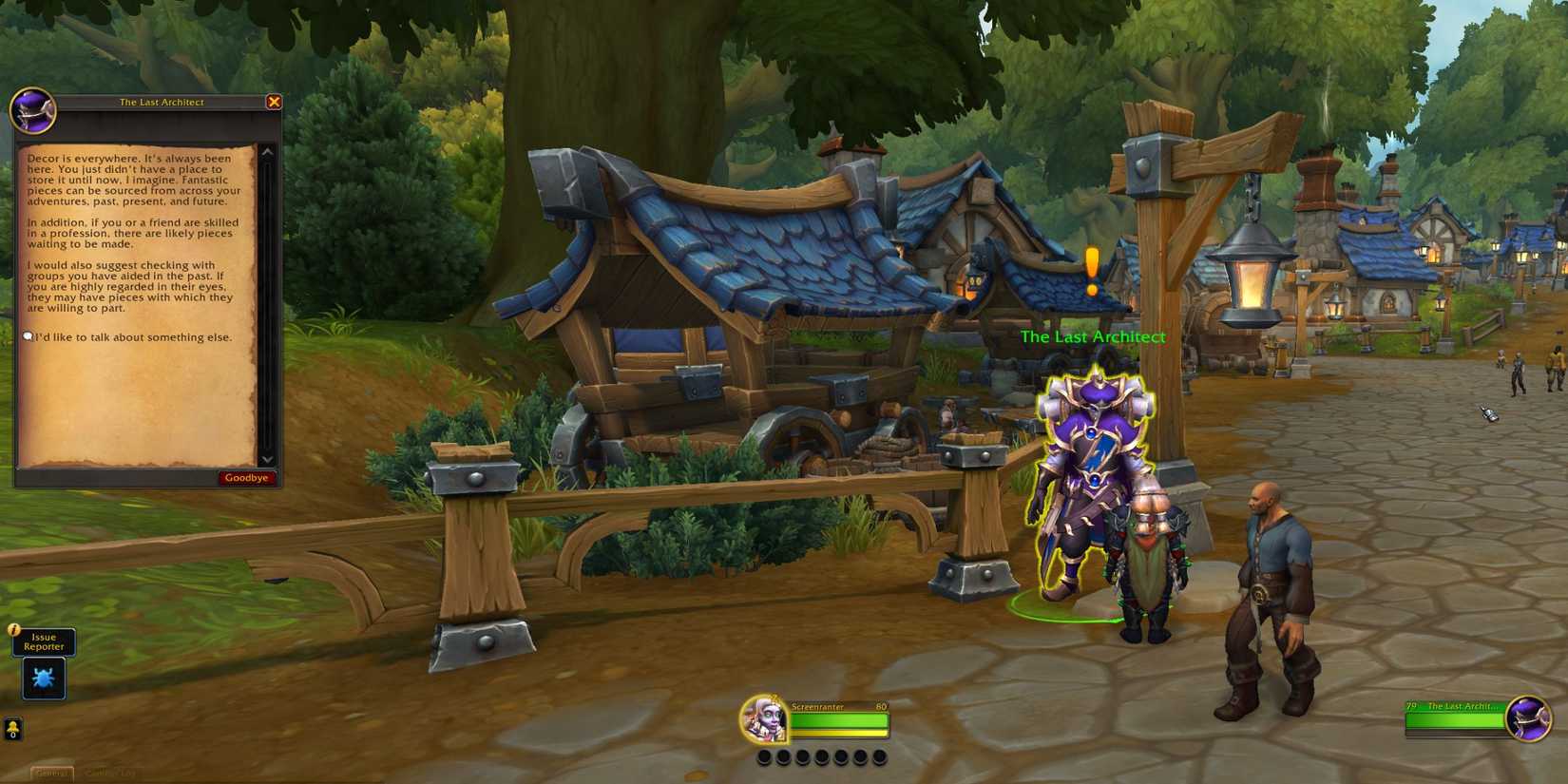The height and width of the screenshot is (784, 1568).
Task: Click The Last Architect name text in green
Action: click(x=1093, y=336)
